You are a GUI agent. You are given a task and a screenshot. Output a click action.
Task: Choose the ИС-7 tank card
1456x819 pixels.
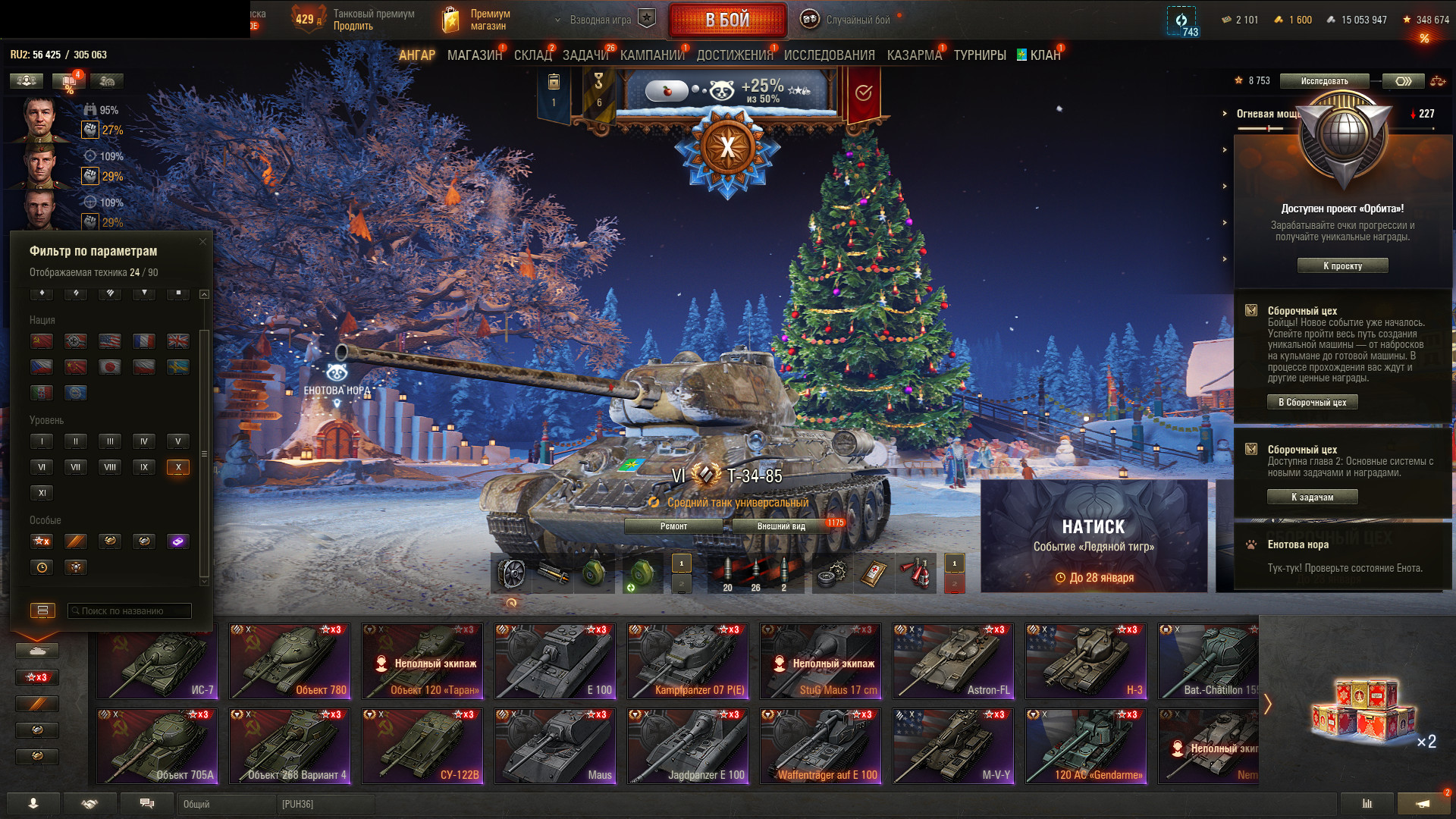(x=157, y=661)
